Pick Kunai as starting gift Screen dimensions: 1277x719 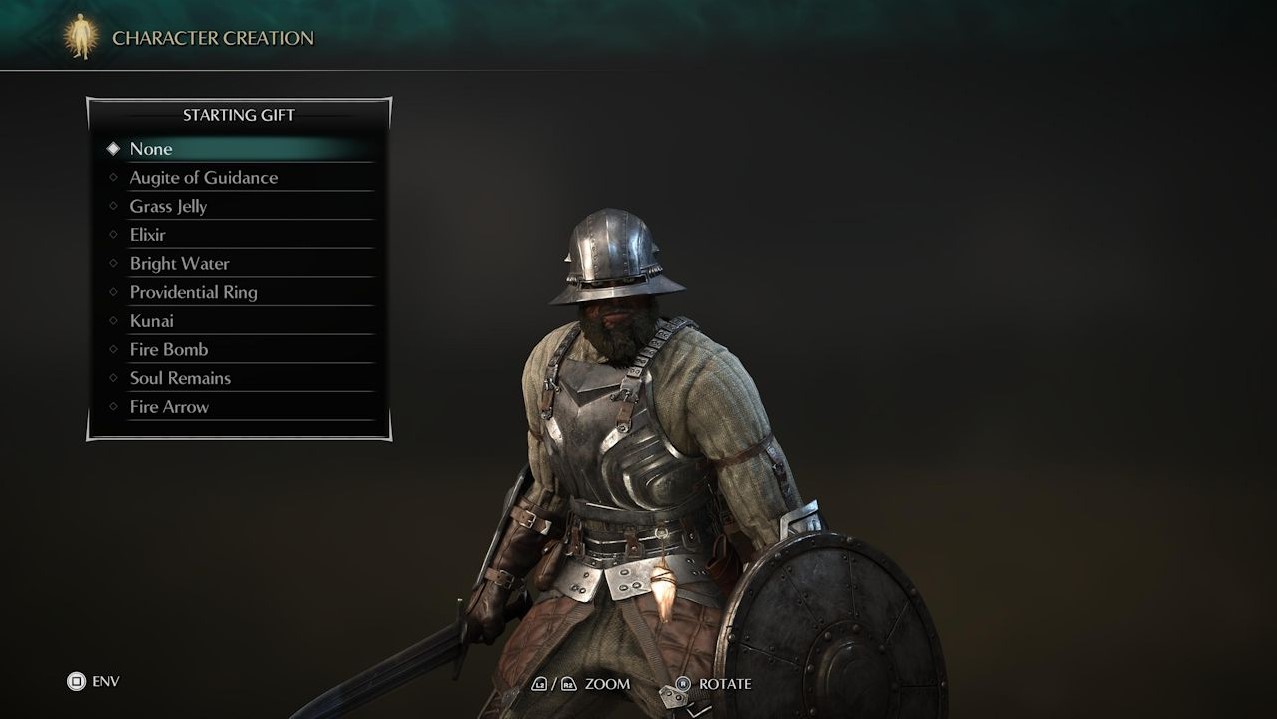click(x=151, y=321)
